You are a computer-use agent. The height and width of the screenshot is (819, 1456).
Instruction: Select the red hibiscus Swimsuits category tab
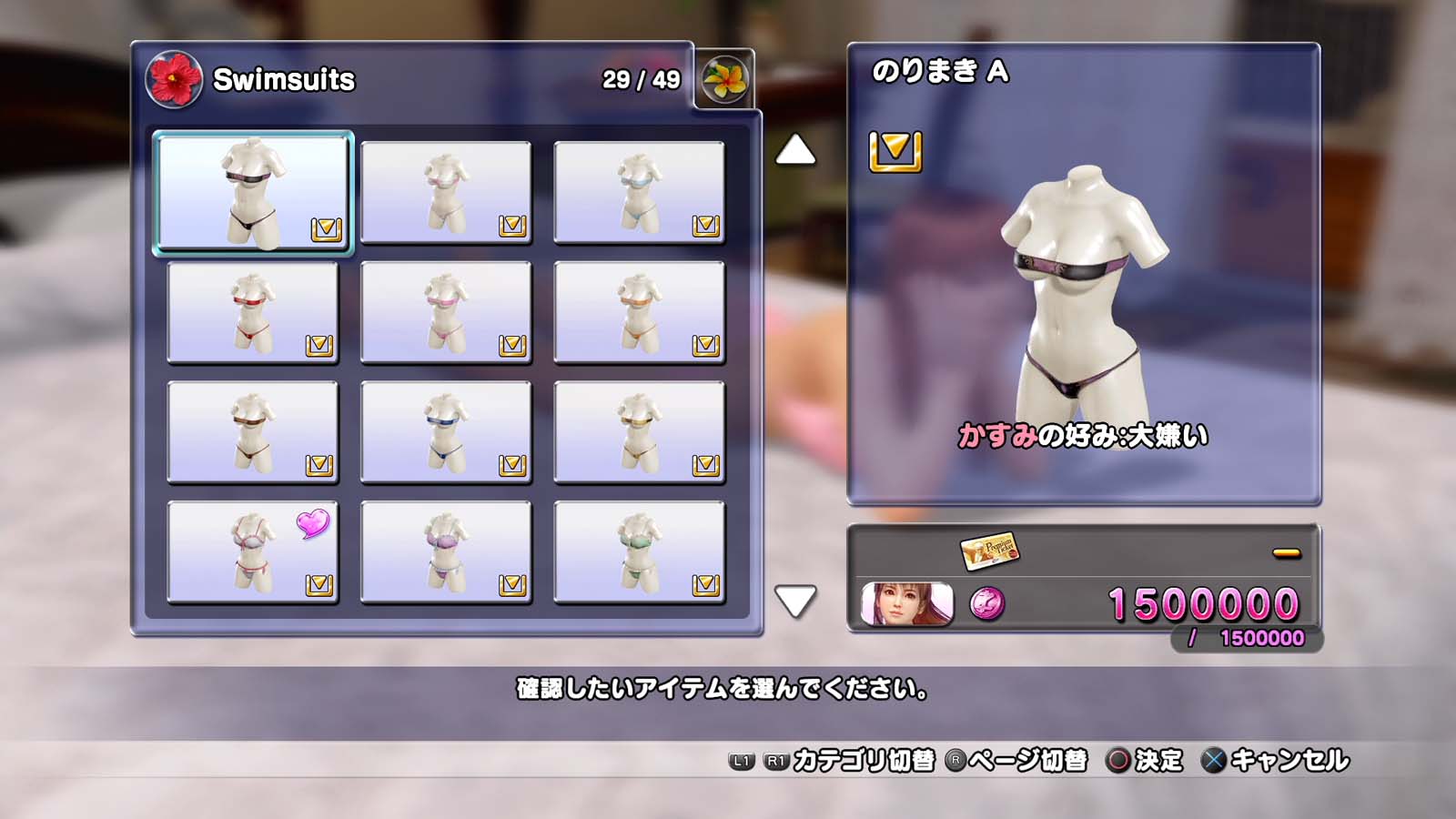(x=174, y=79)
